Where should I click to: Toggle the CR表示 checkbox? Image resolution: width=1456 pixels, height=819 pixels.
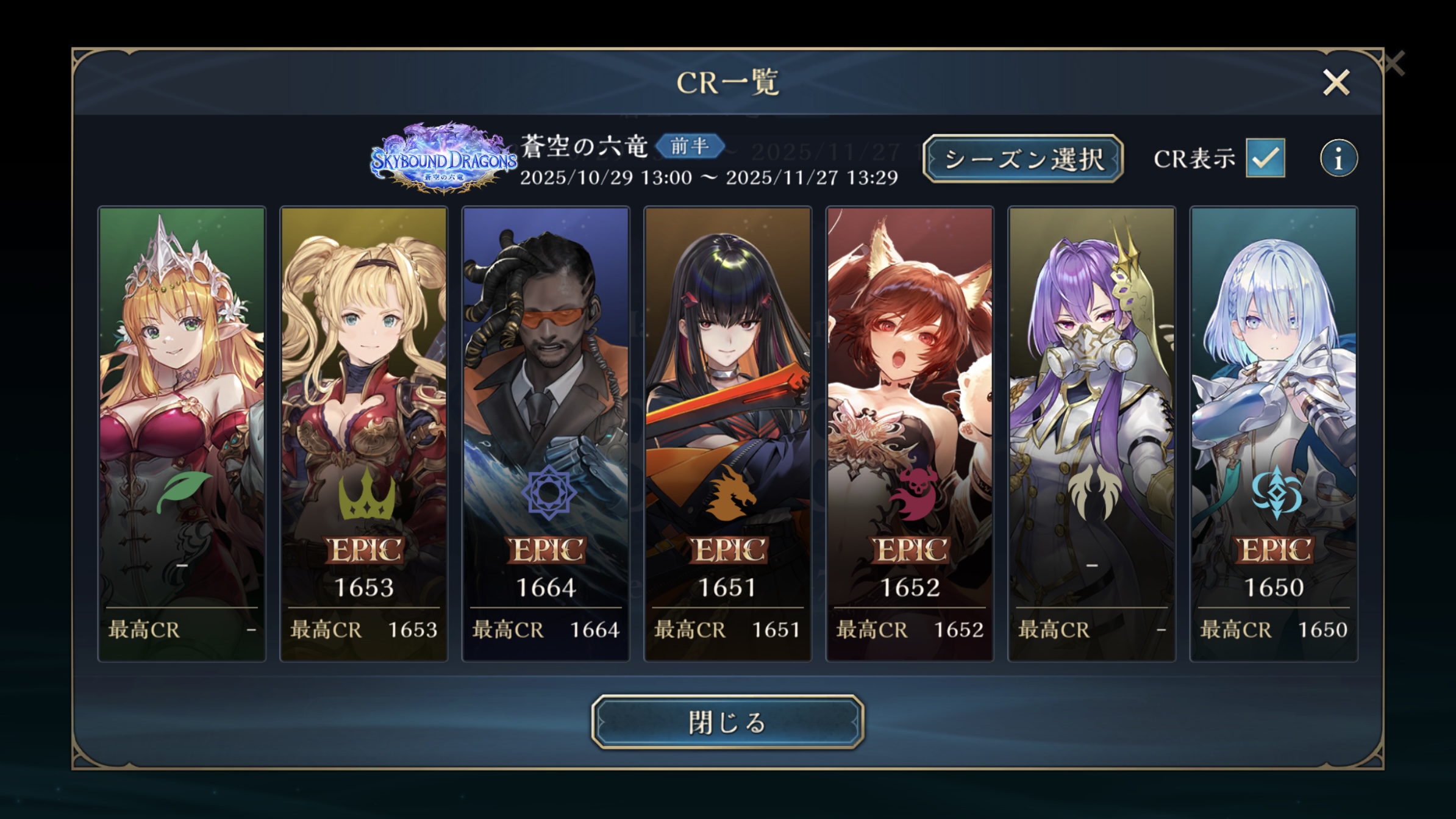(x=1265, y=158)
